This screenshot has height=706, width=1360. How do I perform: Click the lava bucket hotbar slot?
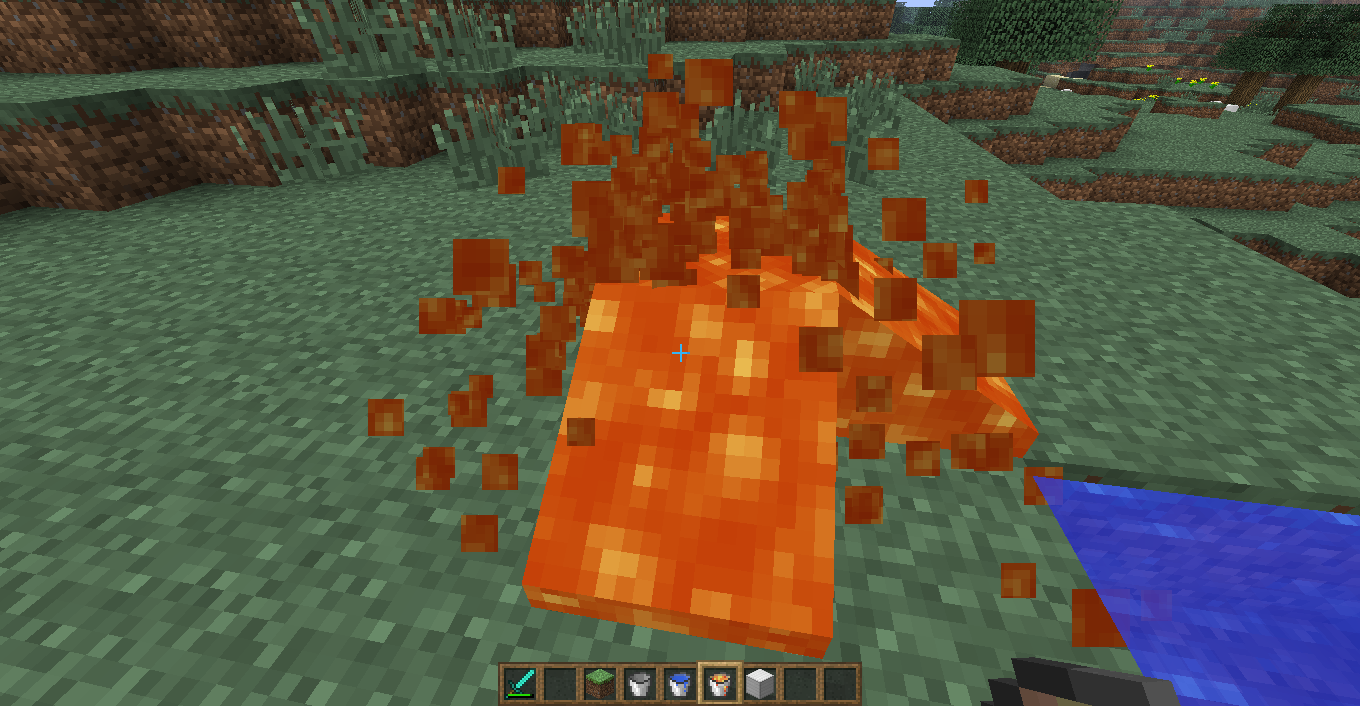pos(719,684)
